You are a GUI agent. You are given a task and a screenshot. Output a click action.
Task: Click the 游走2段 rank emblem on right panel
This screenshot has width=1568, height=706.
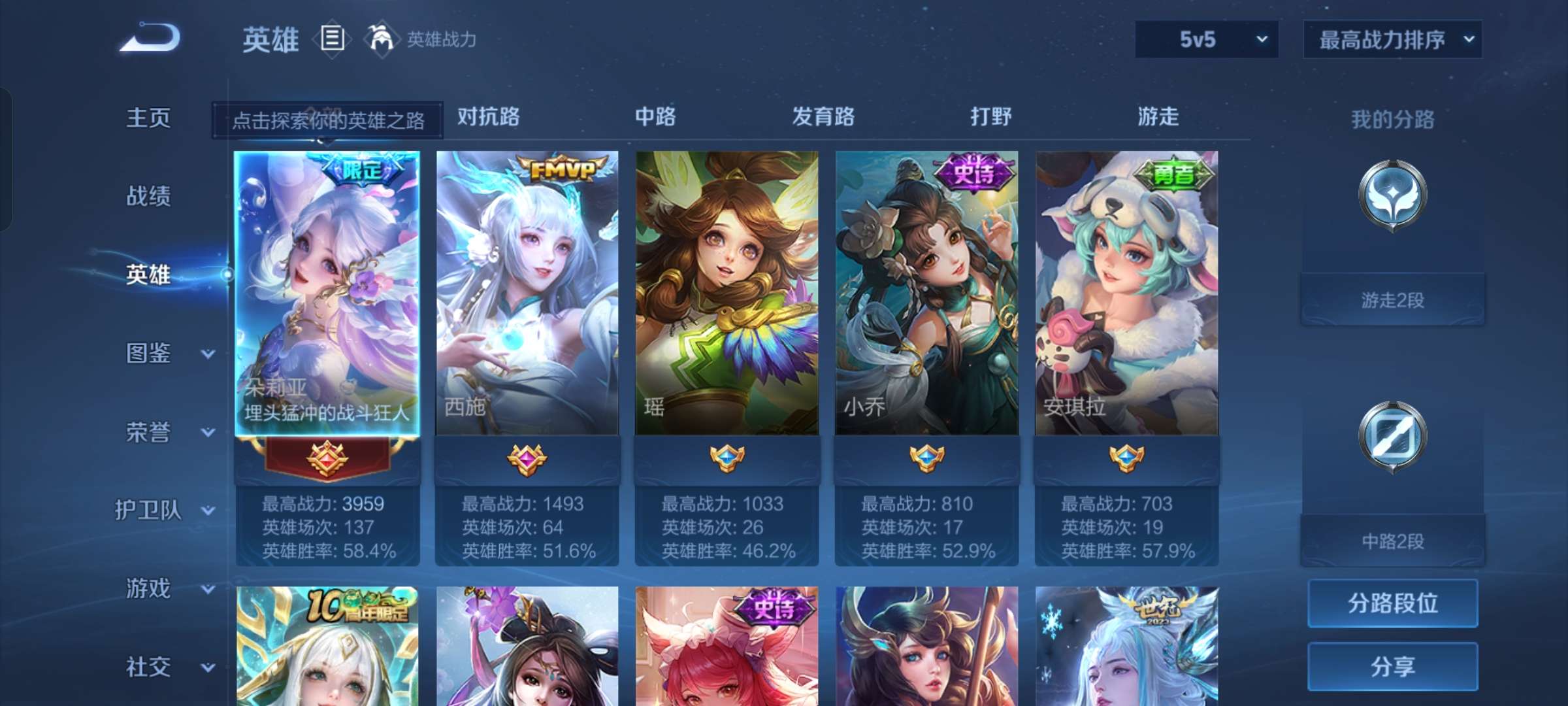(1392, 196)
